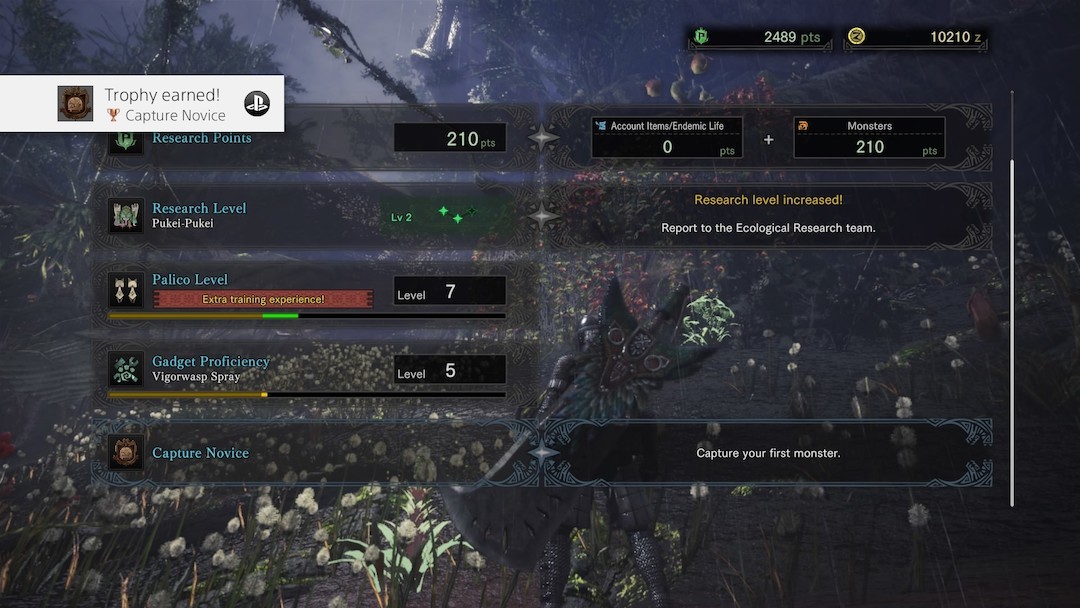Select the Research Level Pukei-Pukei row
Viewport: 1080px width, 608px height.
[x=310, y=215]
